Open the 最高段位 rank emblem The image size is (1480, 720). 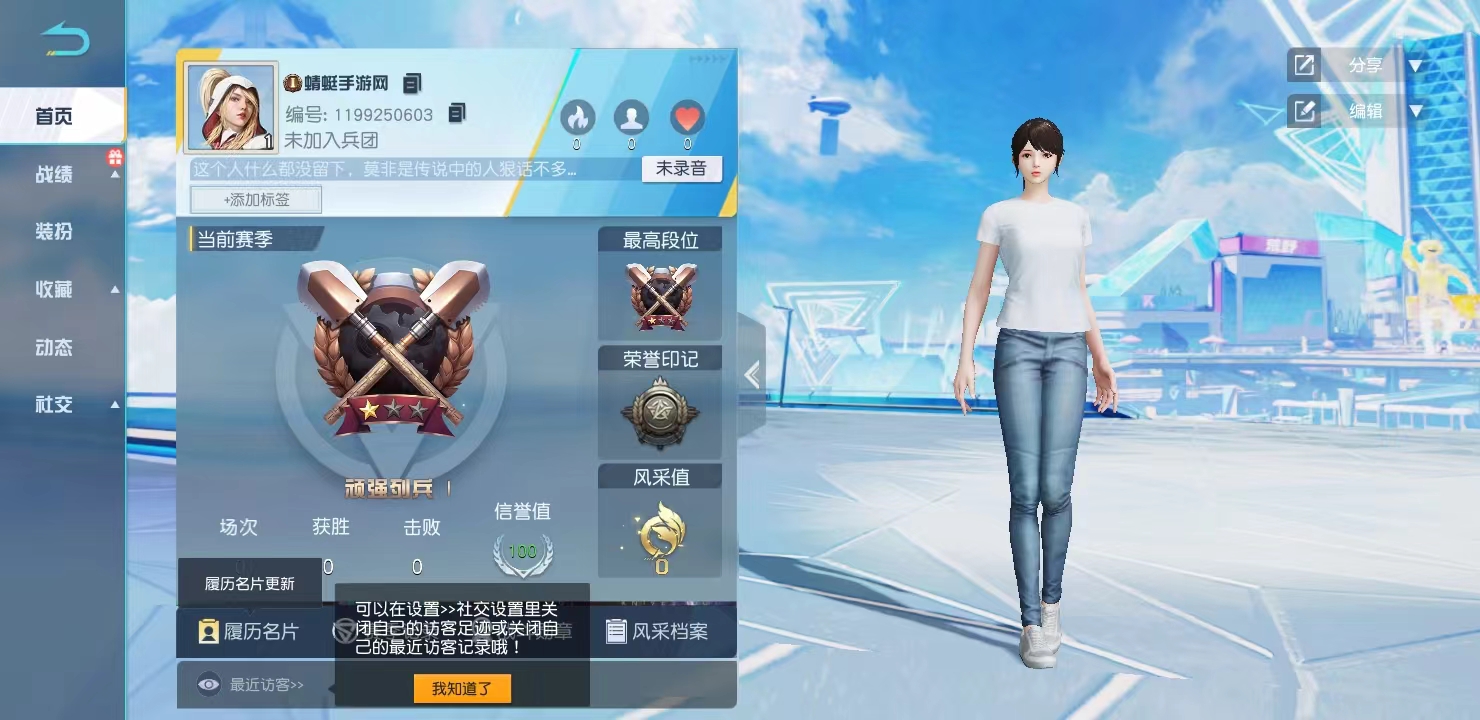659,295
